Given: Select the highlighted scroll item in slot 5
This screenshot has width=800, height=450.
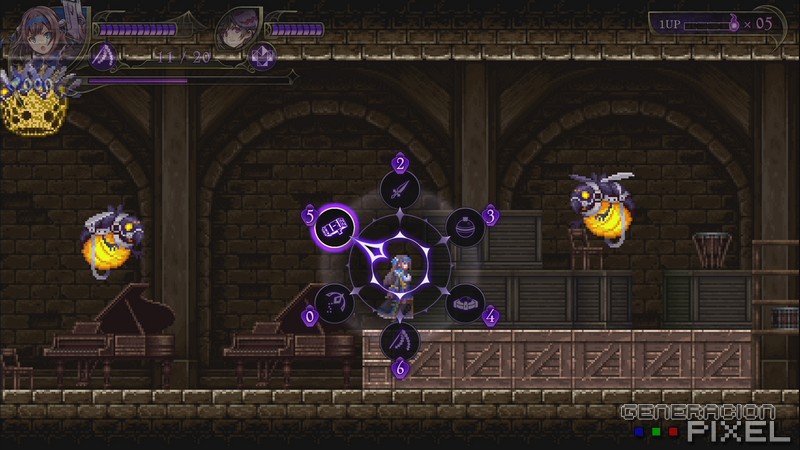Looking at the screenshot, I should 333,226.
